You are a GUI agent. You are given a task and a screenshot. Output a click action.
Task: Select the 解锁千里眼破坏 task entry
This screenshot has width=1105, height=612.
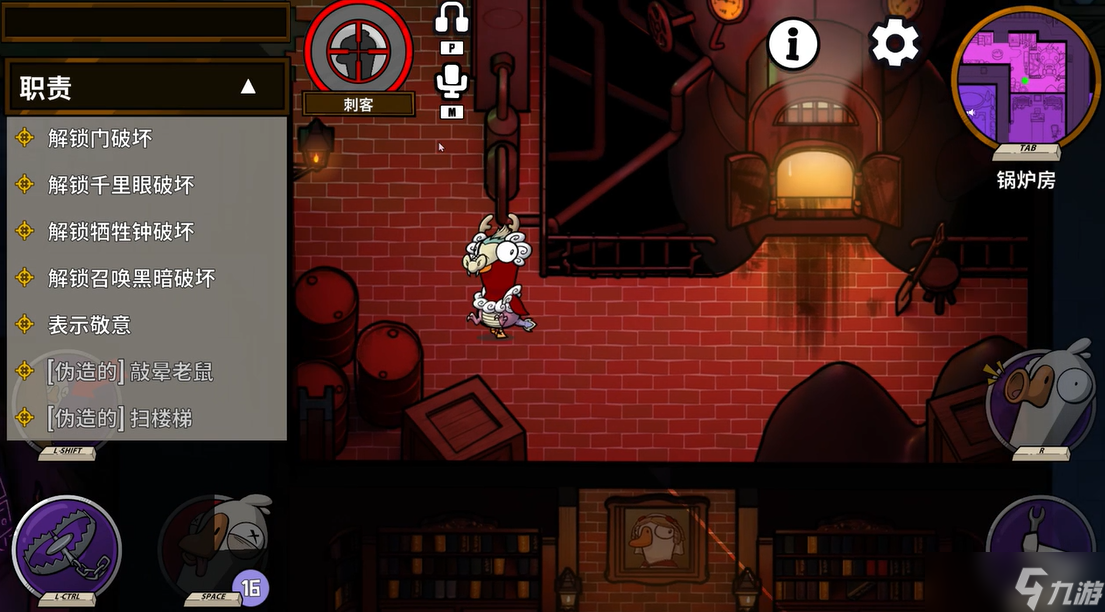click(x=121, y=185)
